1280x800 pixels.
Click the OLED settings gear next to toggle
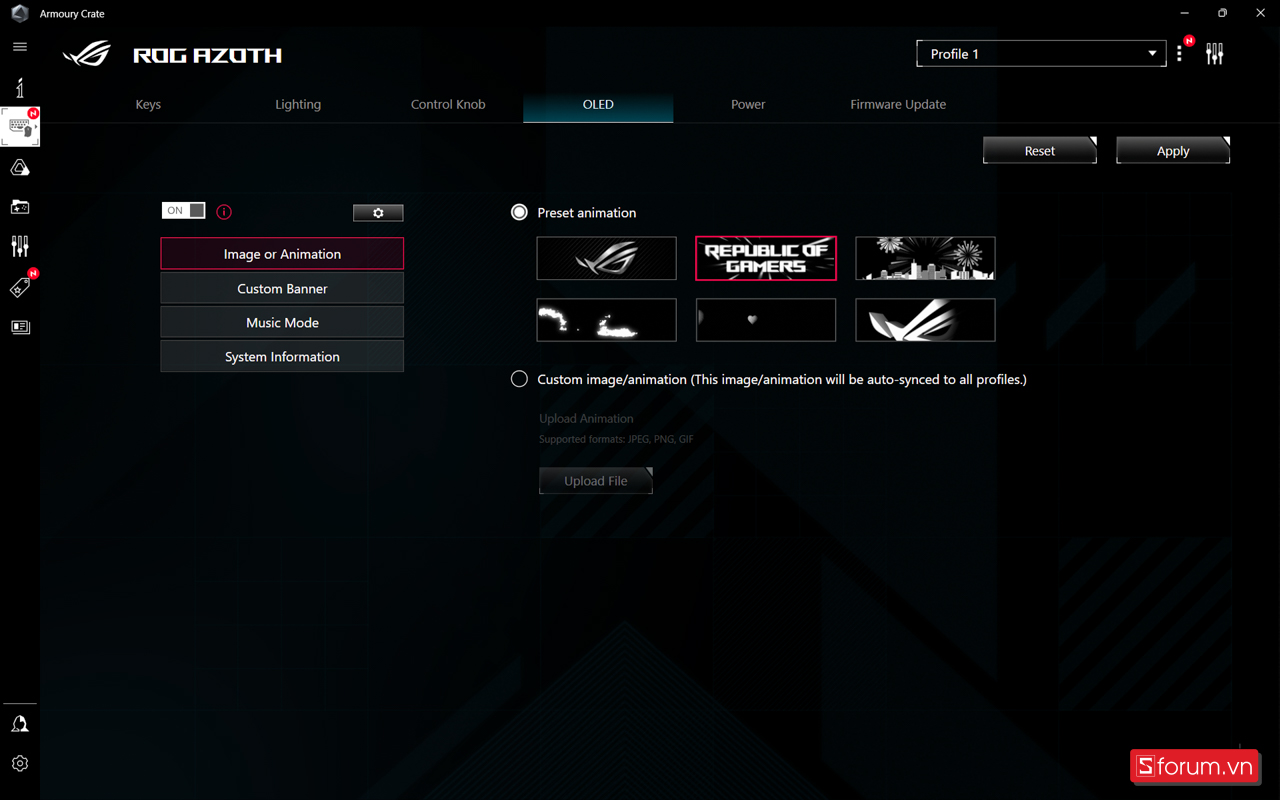377,212
